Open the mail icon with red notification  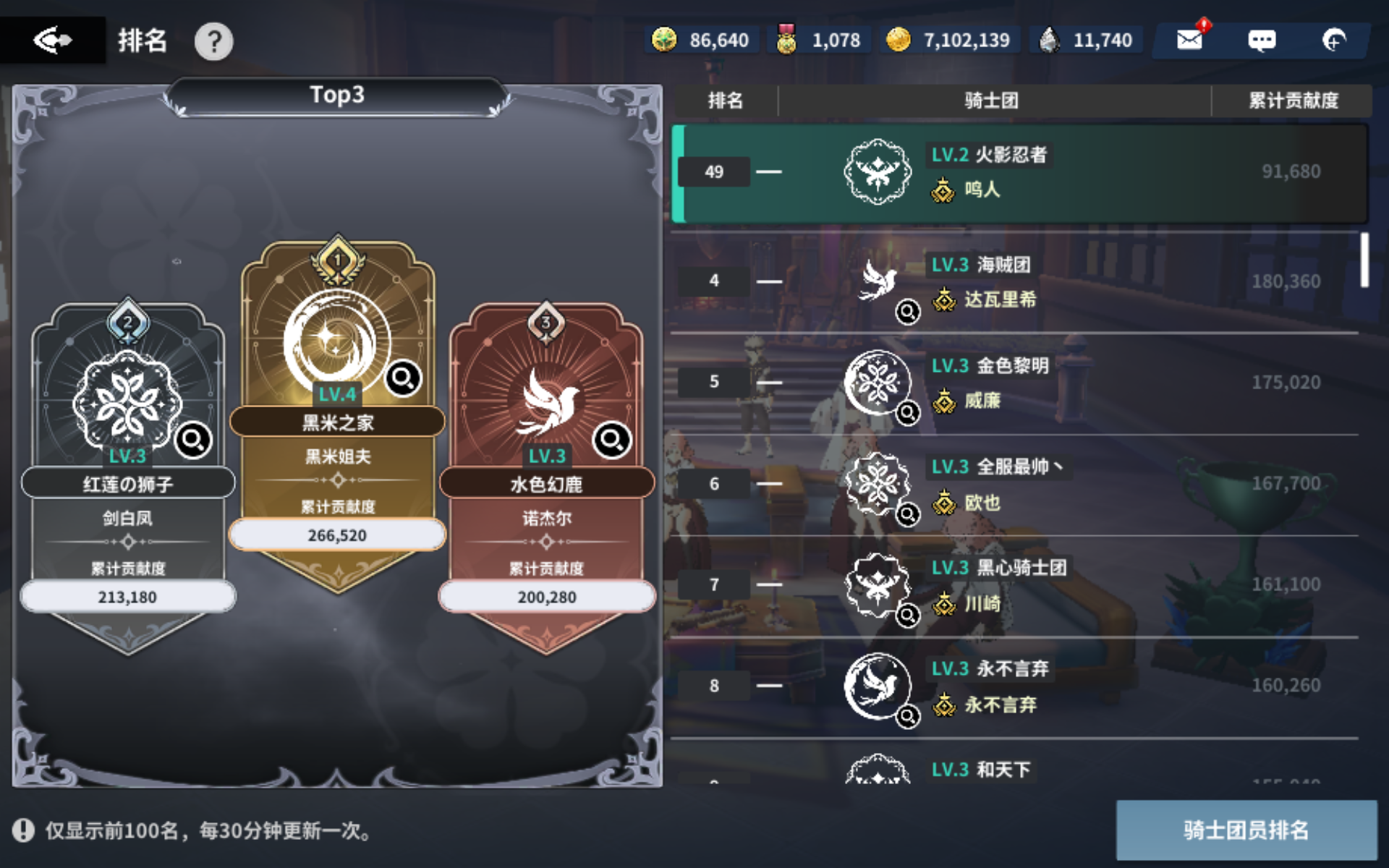[x=1189, y=40]
